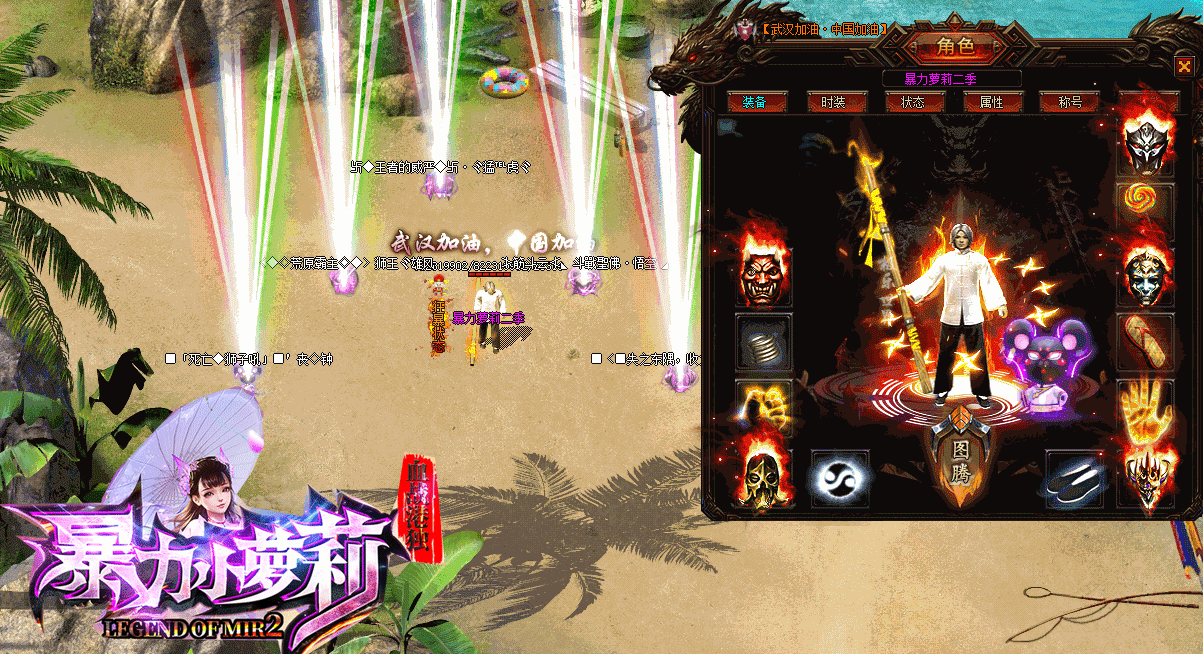This screenshot has height=654, width=1203.
Task: Select the 属性 attributes tab
Action: [x=991, y=102]
